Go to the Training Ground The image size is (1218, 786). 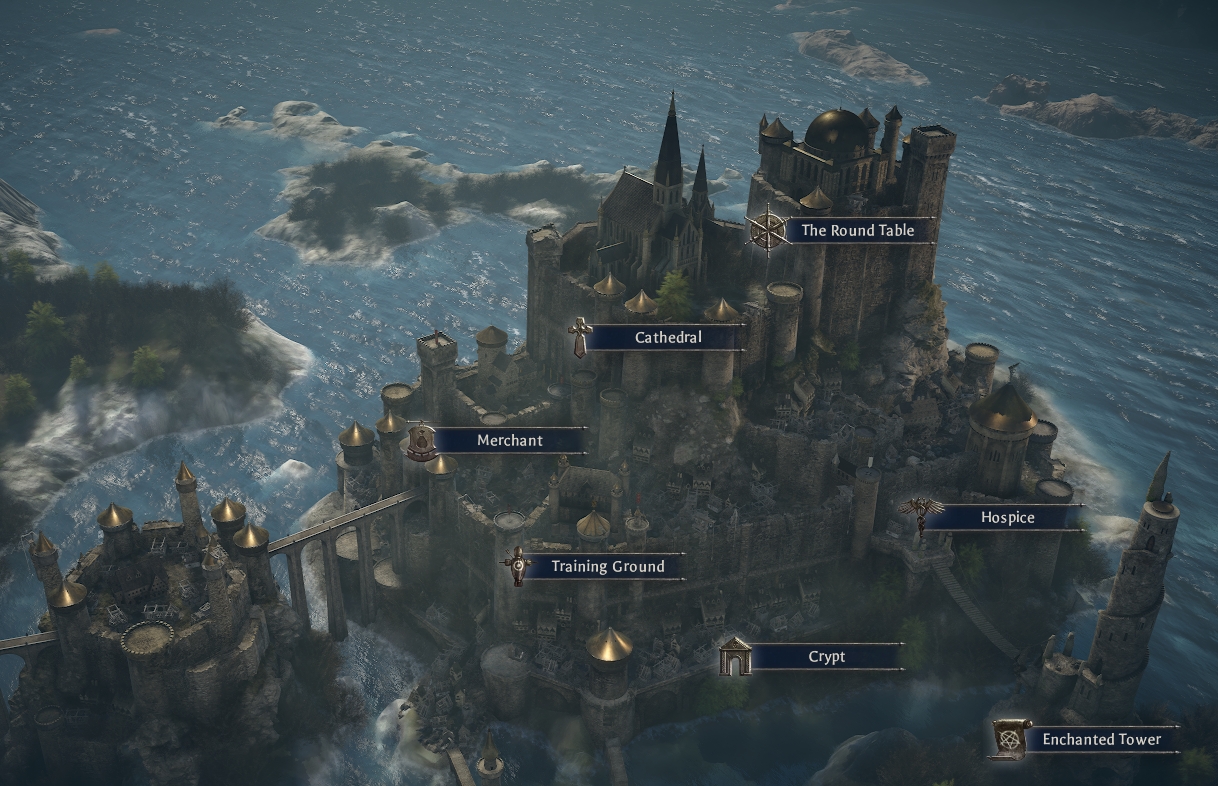[607, 567]
